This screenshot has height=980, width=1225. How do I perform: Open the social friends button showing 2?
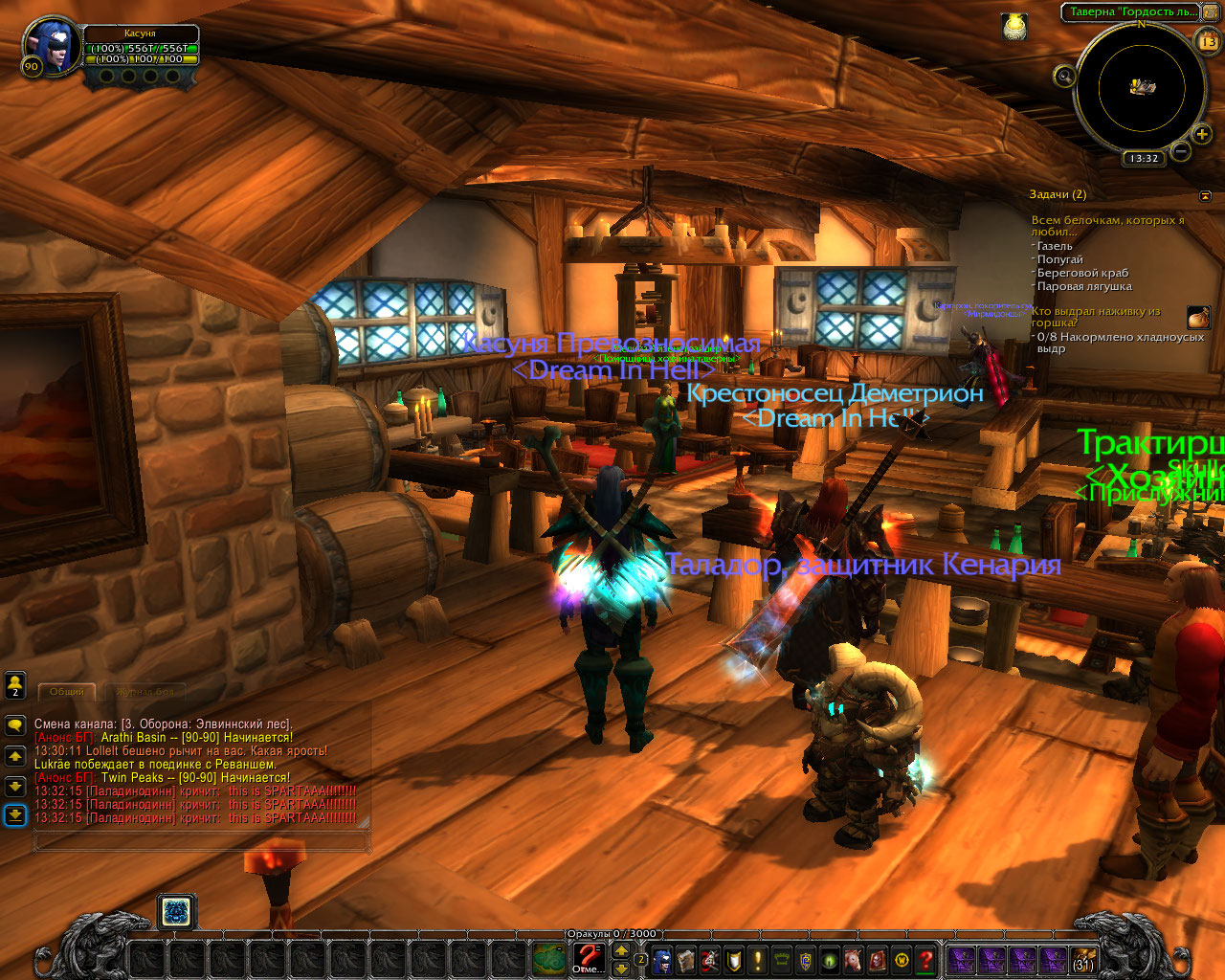coord(15,684)
